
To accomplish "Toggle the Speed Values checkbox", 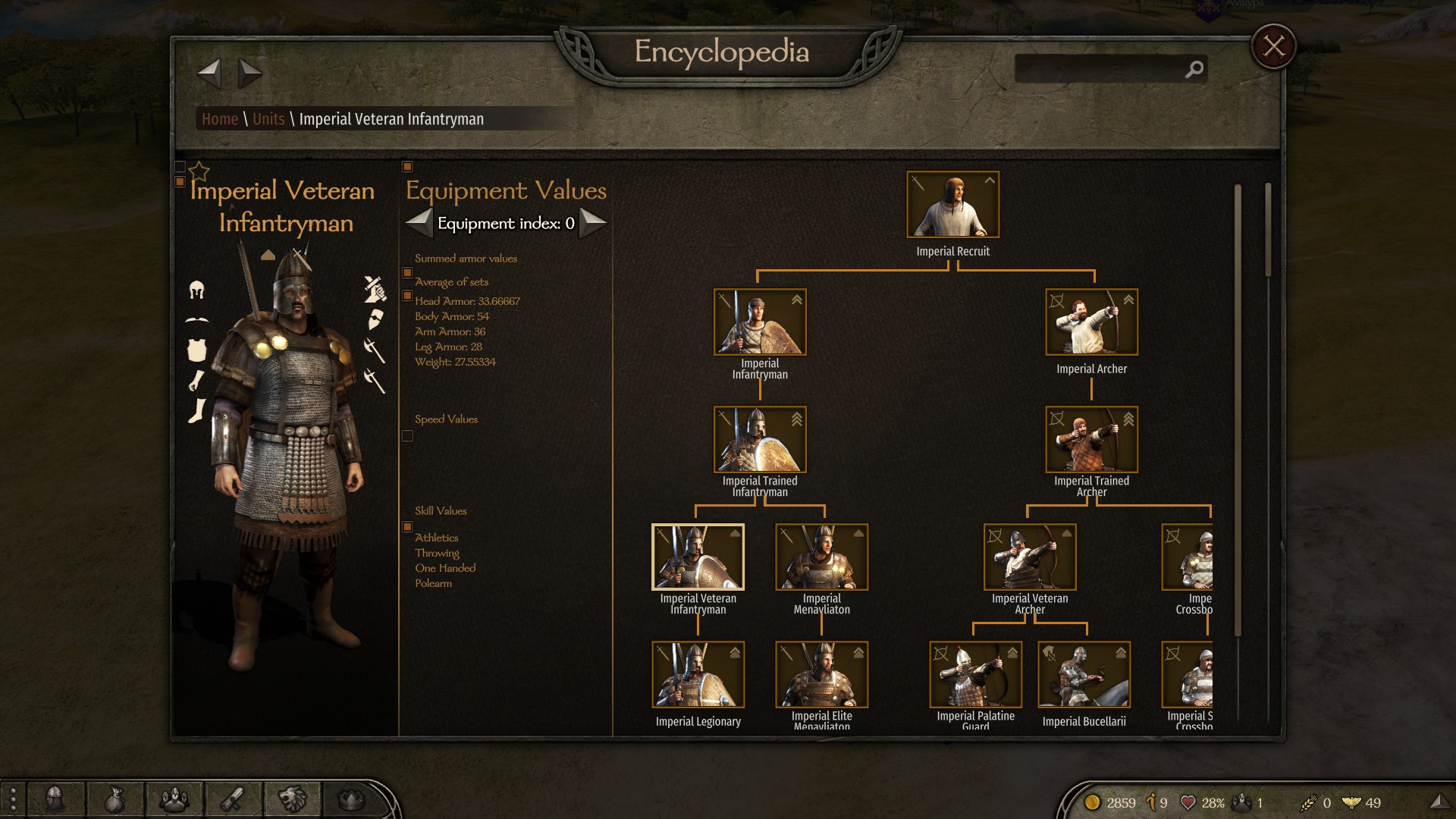I will [407, 436].
